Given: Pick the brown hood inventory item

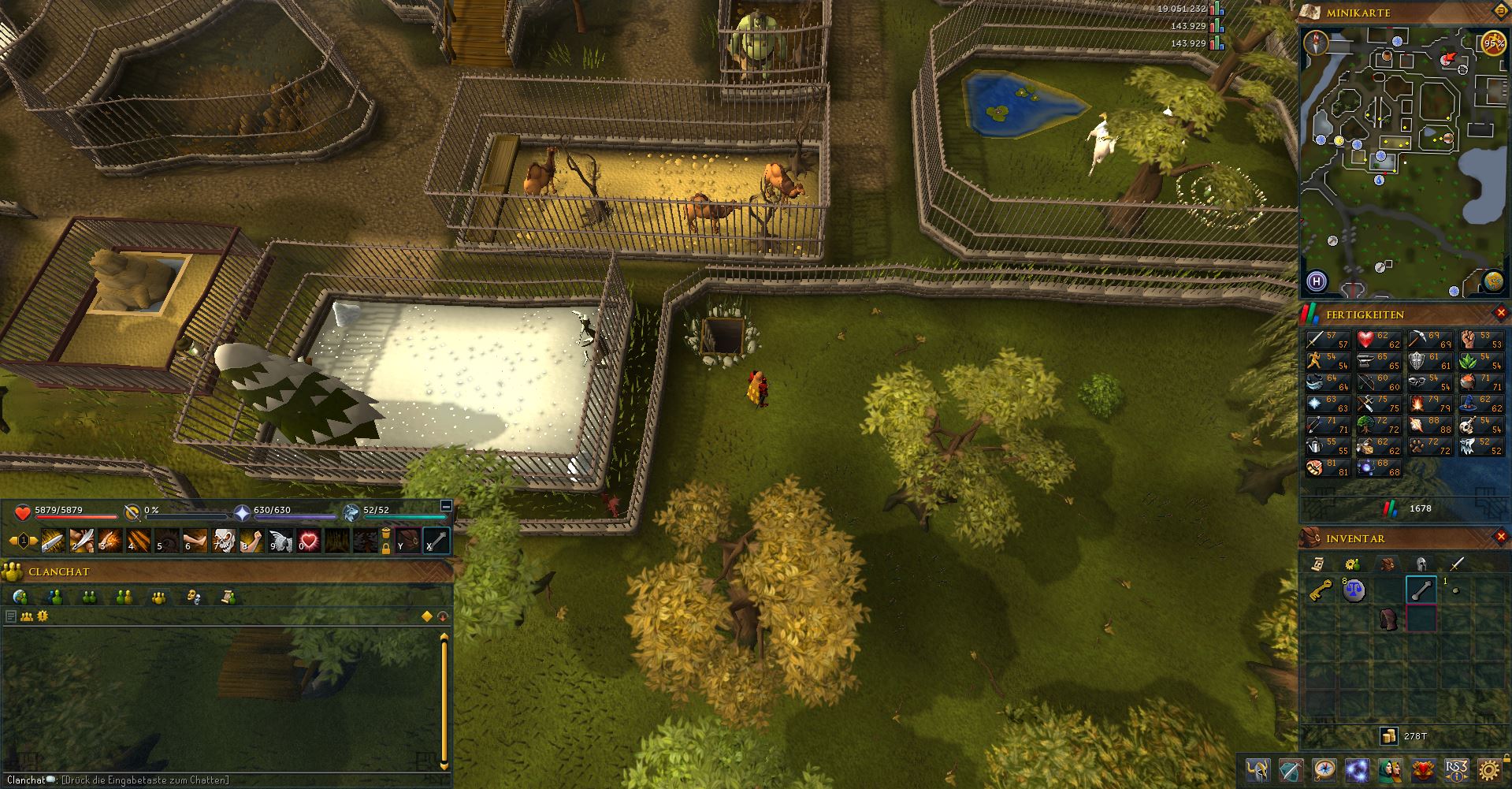Looking at the screenshot, I should tap(1388, 620).
